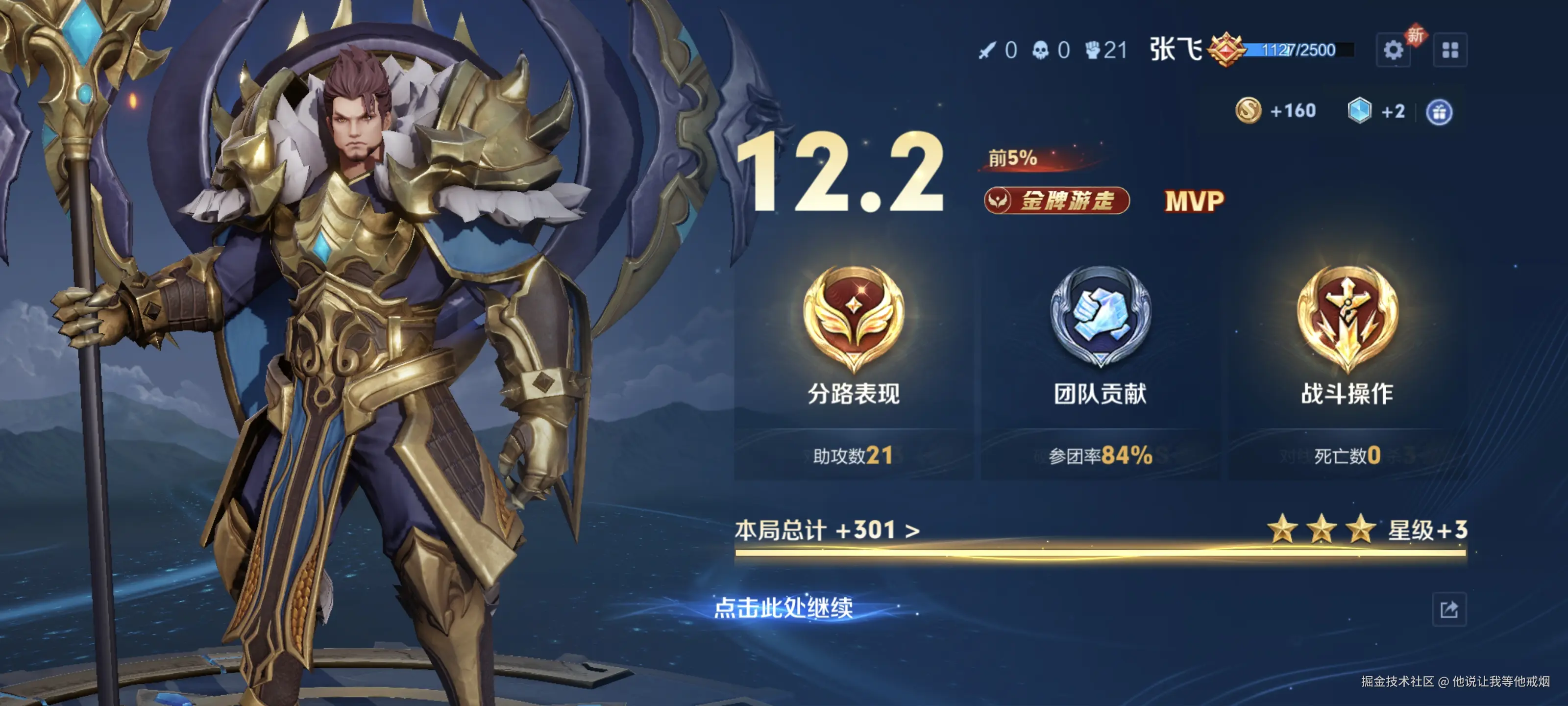The height and width of the screenshot is (706, 1568).
Task: Click the red MVP label
Action: [x=1194, y=201]
